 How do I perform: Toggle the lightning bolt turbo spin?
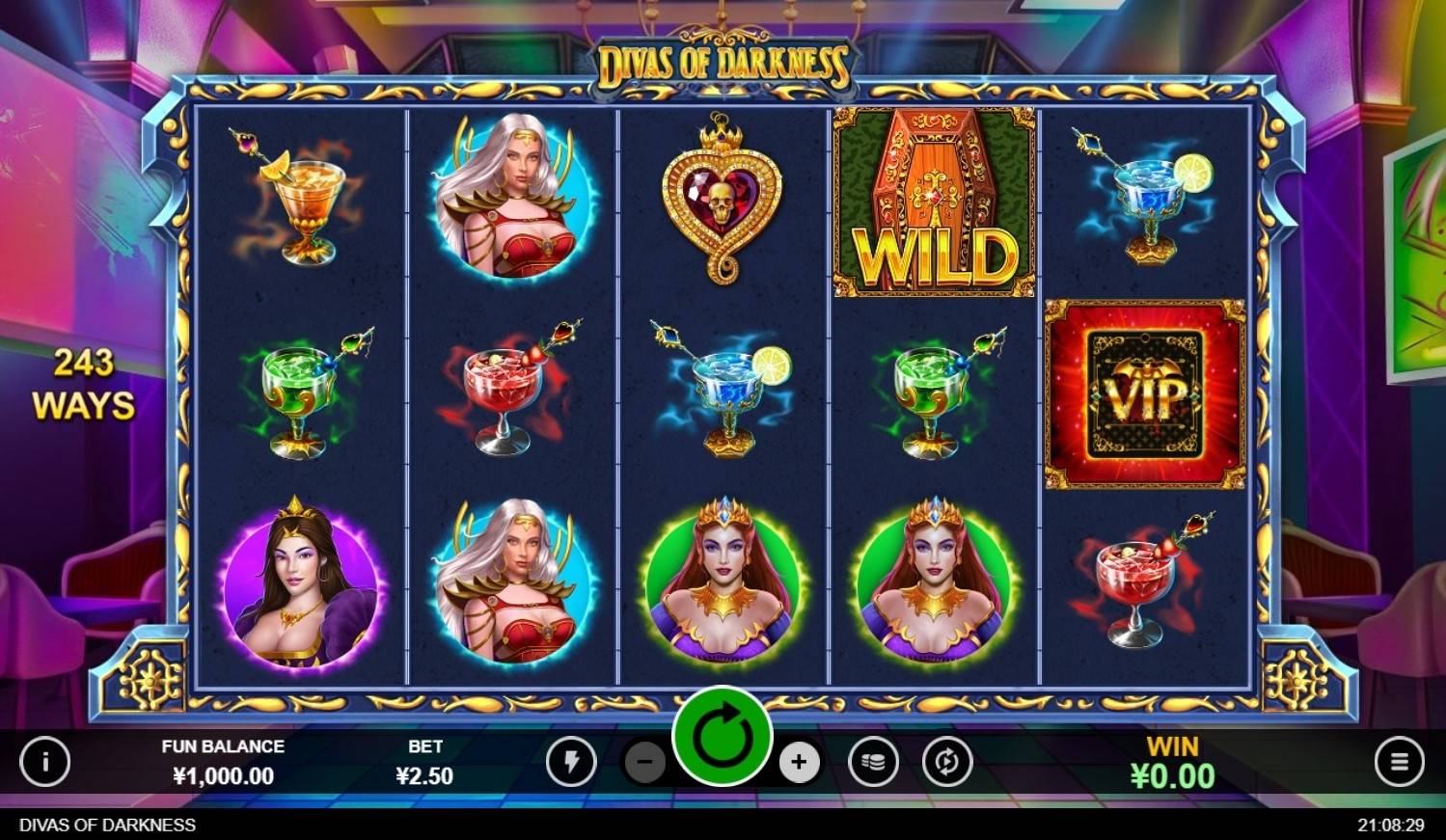(571, 763)
